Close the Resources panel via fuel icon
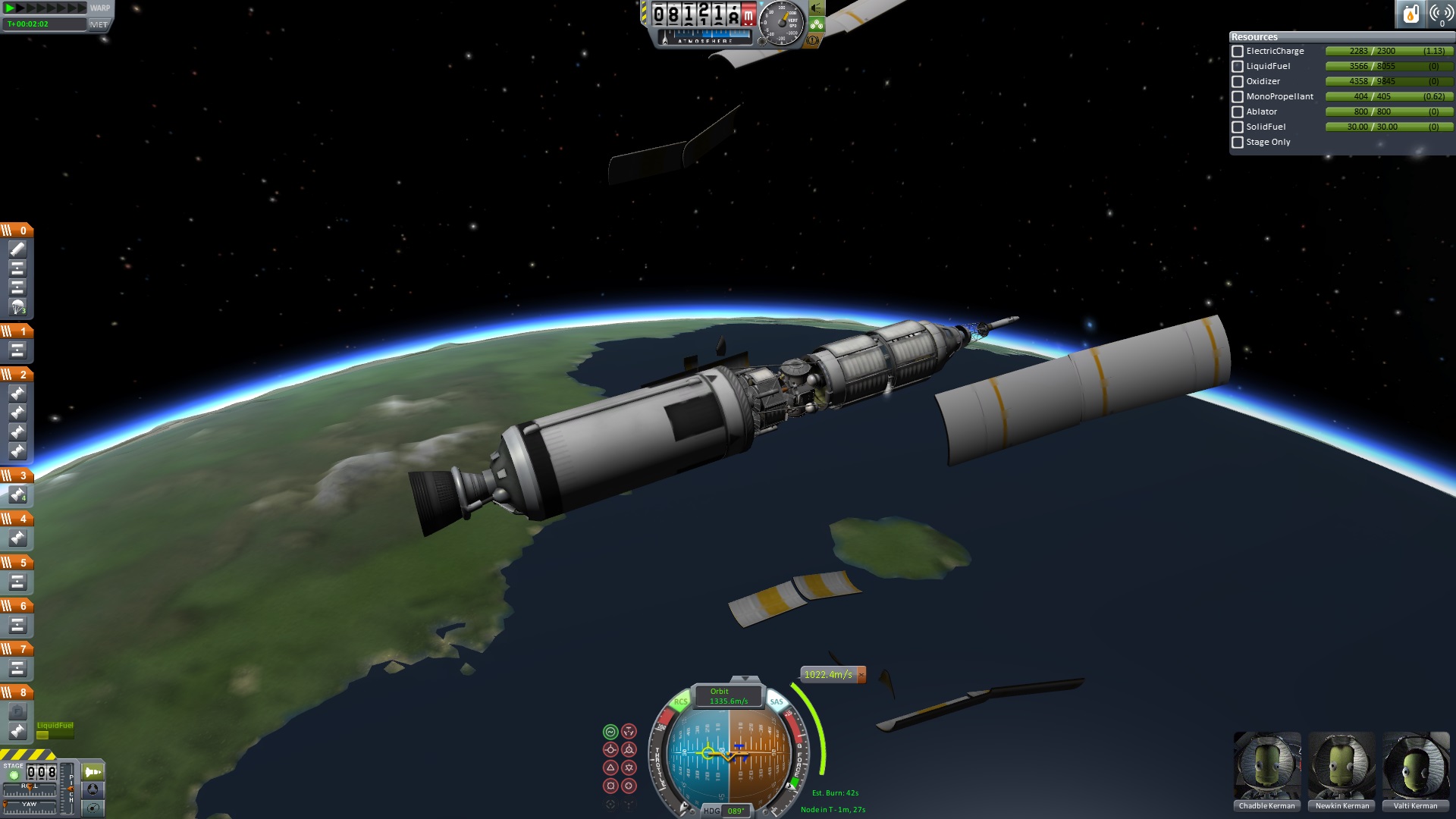Image resolution: width=1456 pixels, height=819 pixels. (x=1410, y=14)
